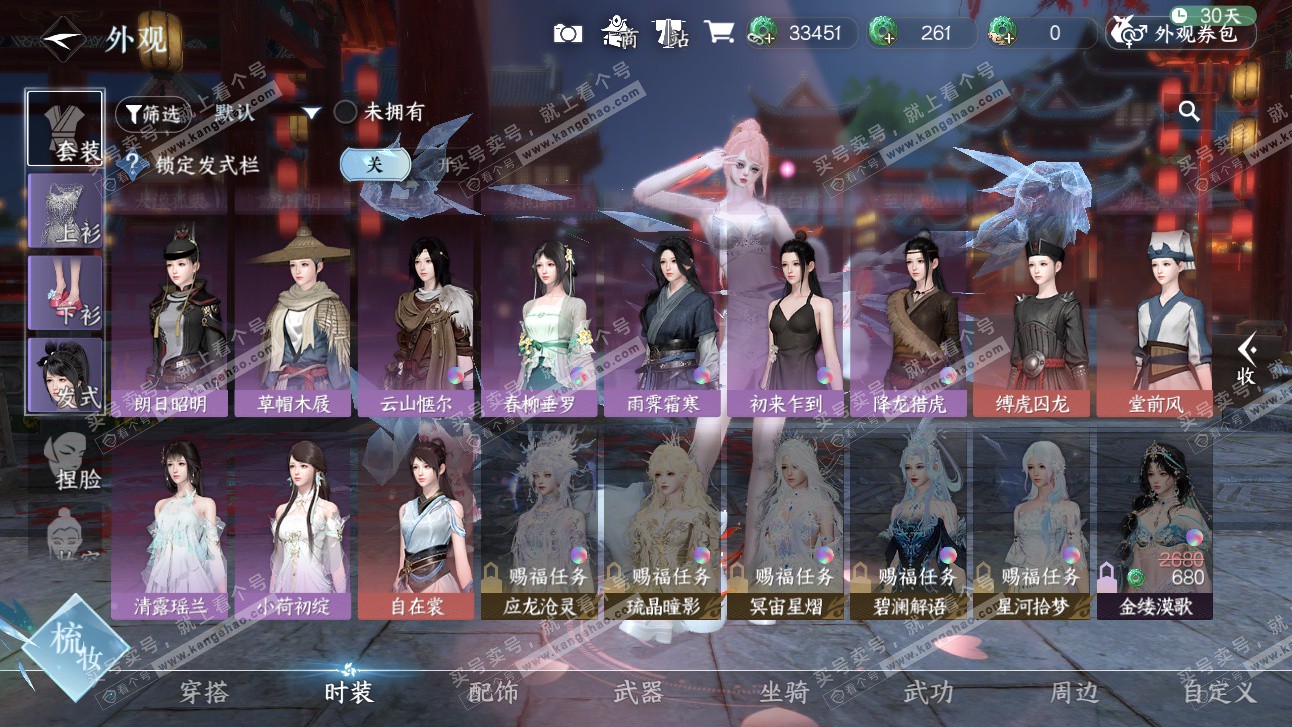Switch to the 武器 weapon tab
1292x727 pixels.
pos(638,692)
